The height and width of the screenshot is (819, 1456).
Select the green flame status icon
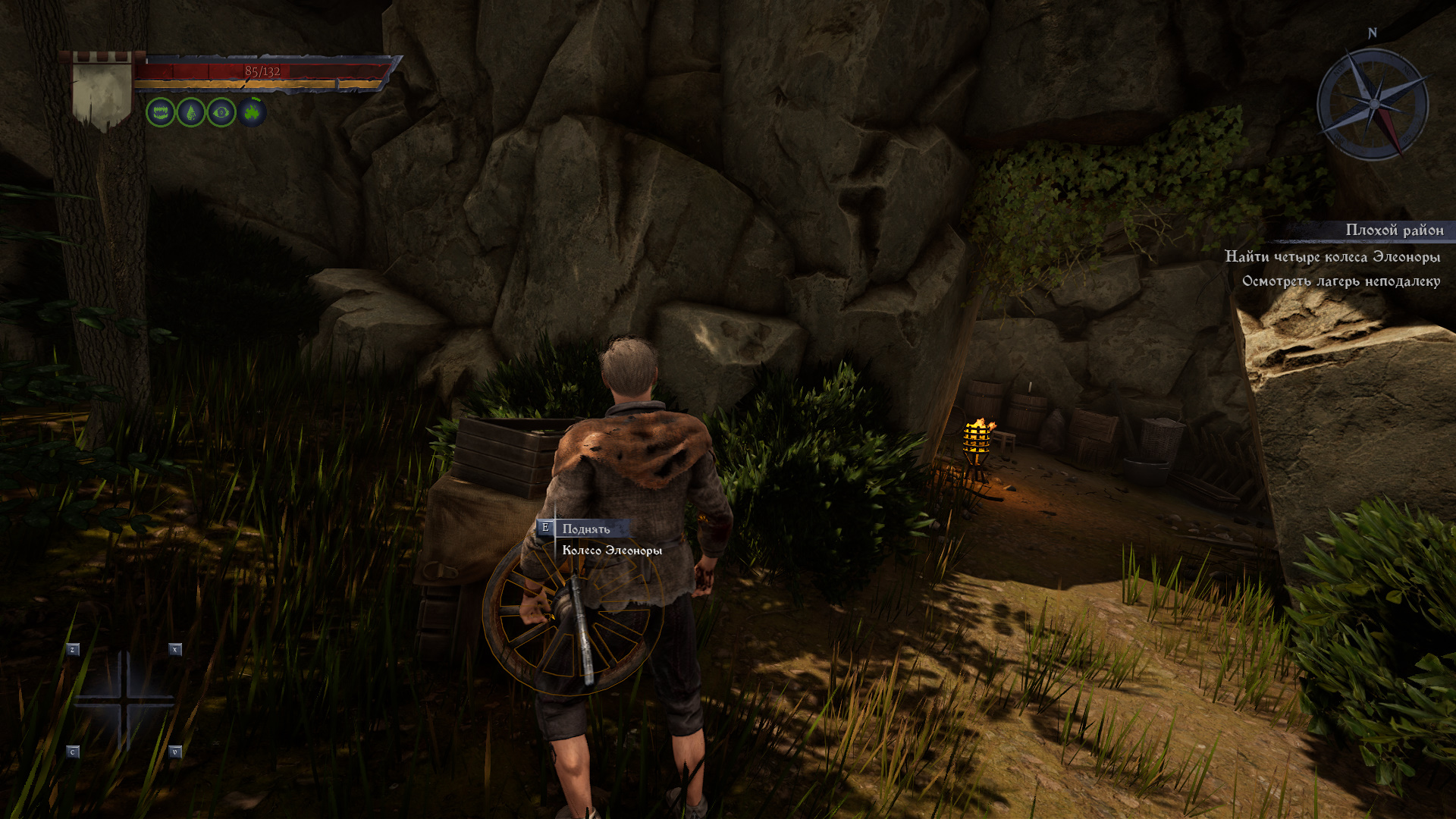tap(252, 113)
